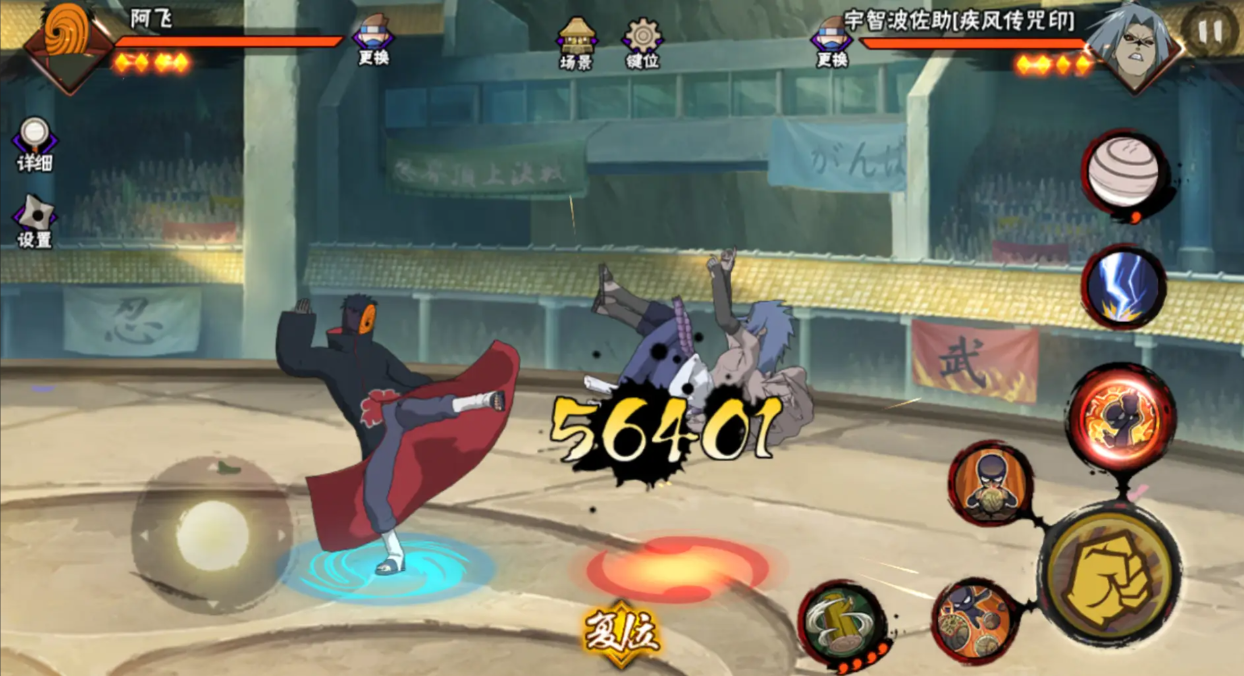This screenshot has height=676, width=1244.
Task: Tap 更换 beside 宇智波佐助's health bar
Action: click(831, 38)
